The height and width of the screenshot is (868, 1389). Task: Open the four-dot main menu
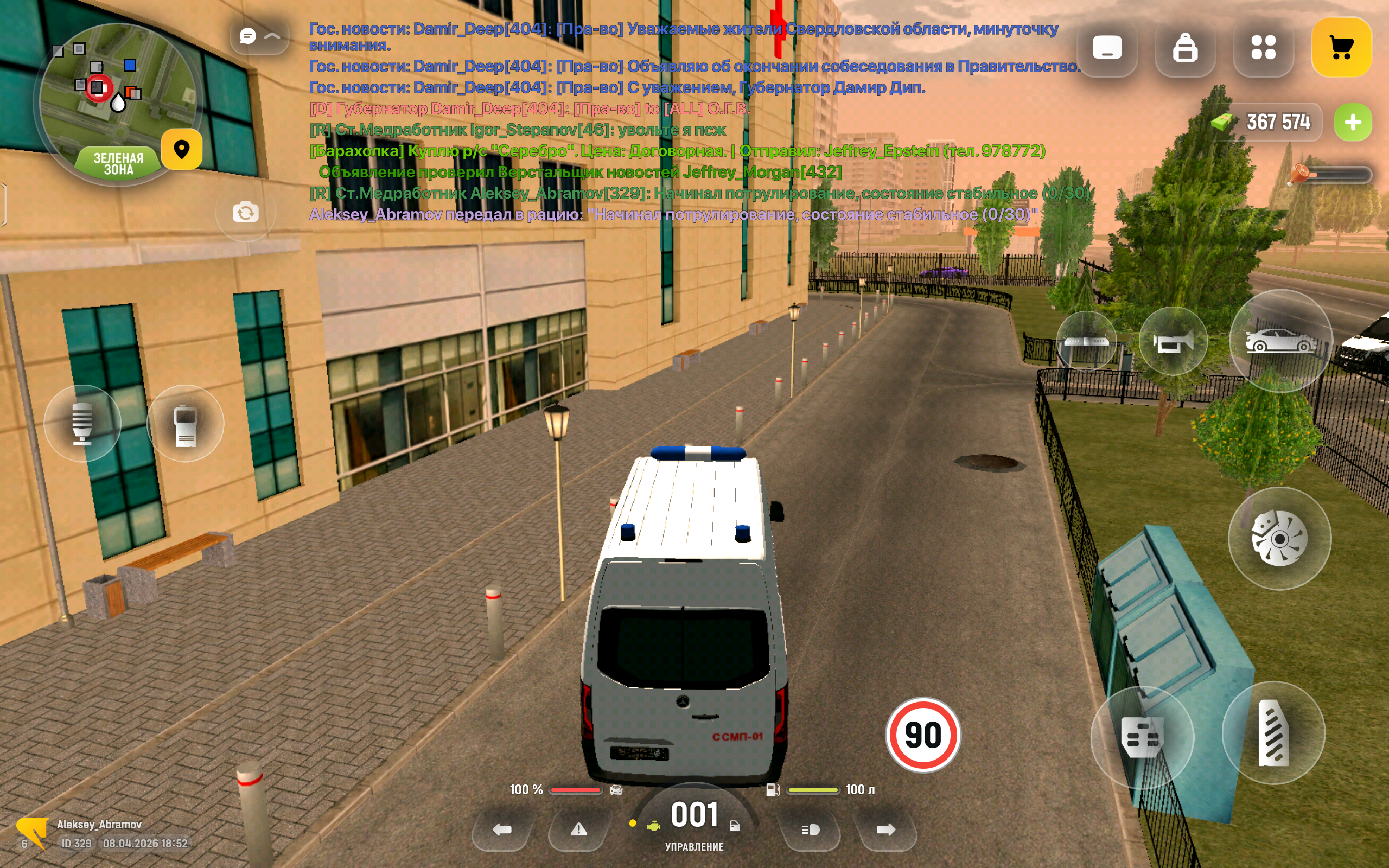pos(1263,47)
